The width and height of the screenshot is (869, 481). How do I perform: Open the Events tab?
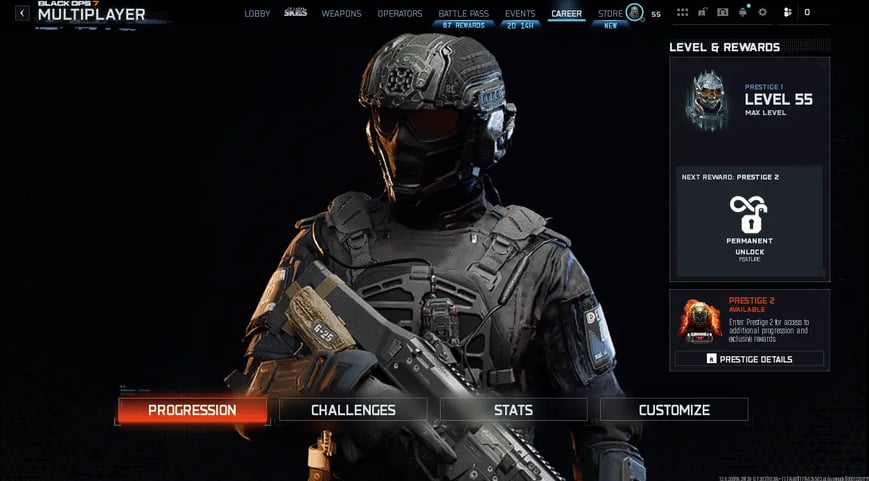pos(520,14)
